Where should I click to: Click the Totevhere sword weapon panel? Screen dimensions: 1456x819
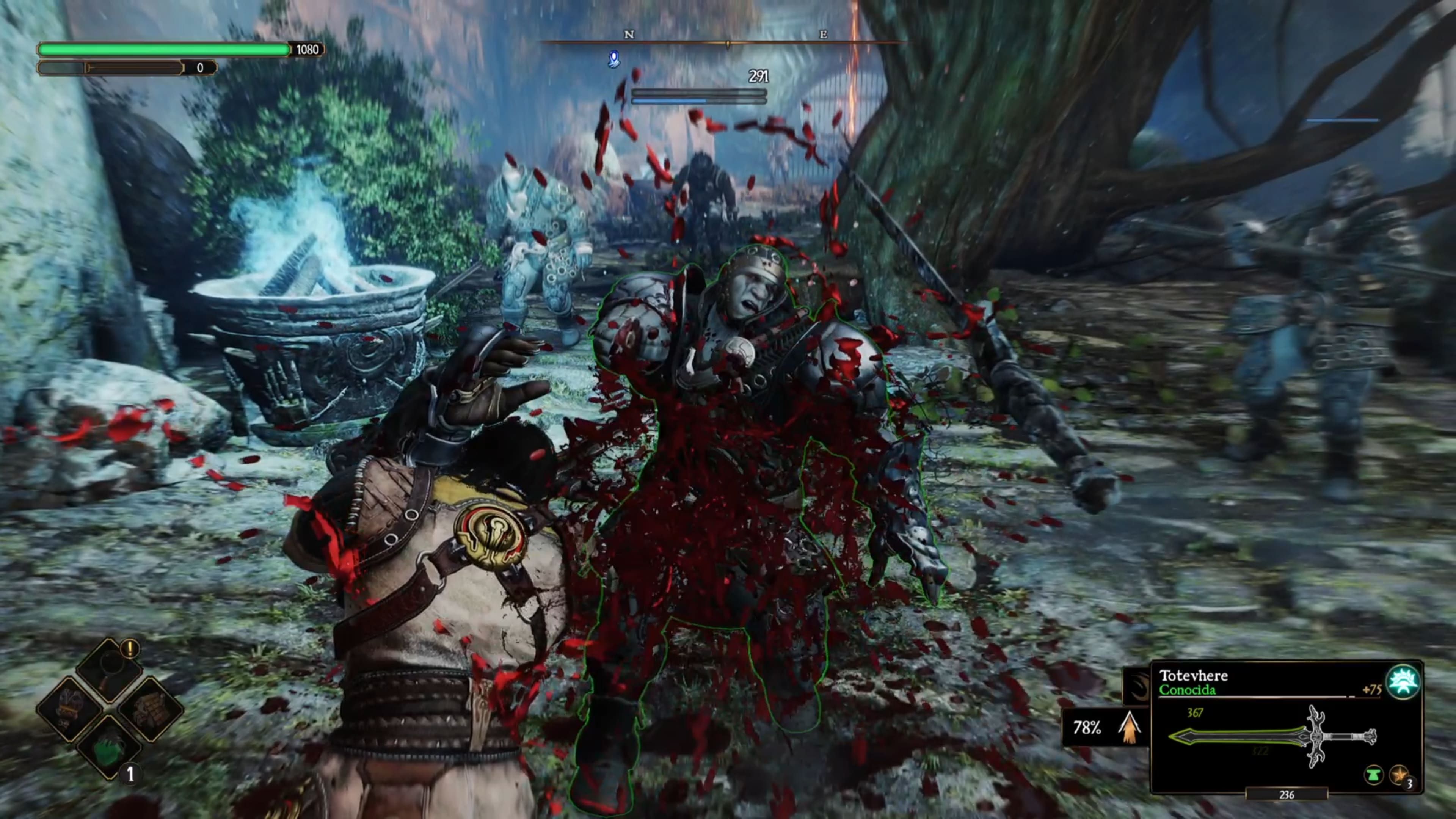point(1272,735)
